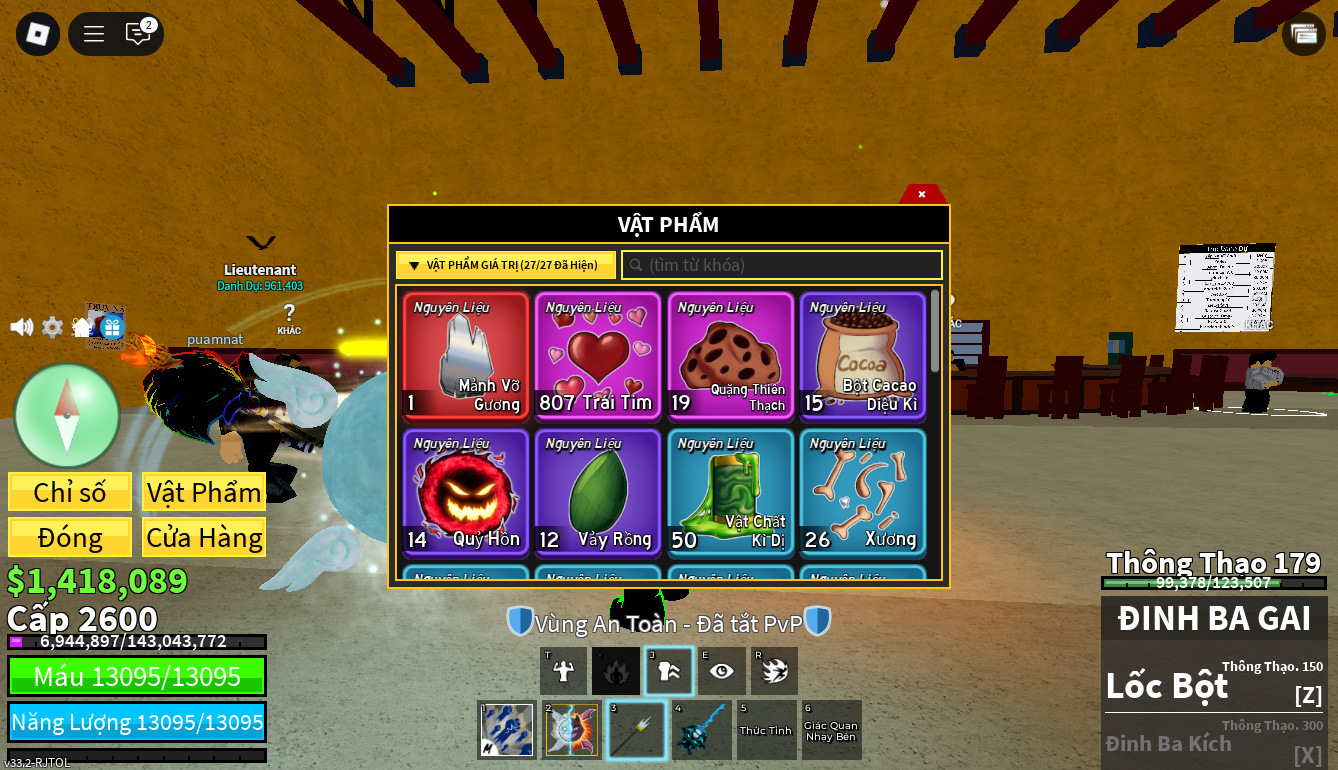Pick the Vật Chất Kì Dị item
The height and width of the screenshot is (770, 1338).
(730, 492)
